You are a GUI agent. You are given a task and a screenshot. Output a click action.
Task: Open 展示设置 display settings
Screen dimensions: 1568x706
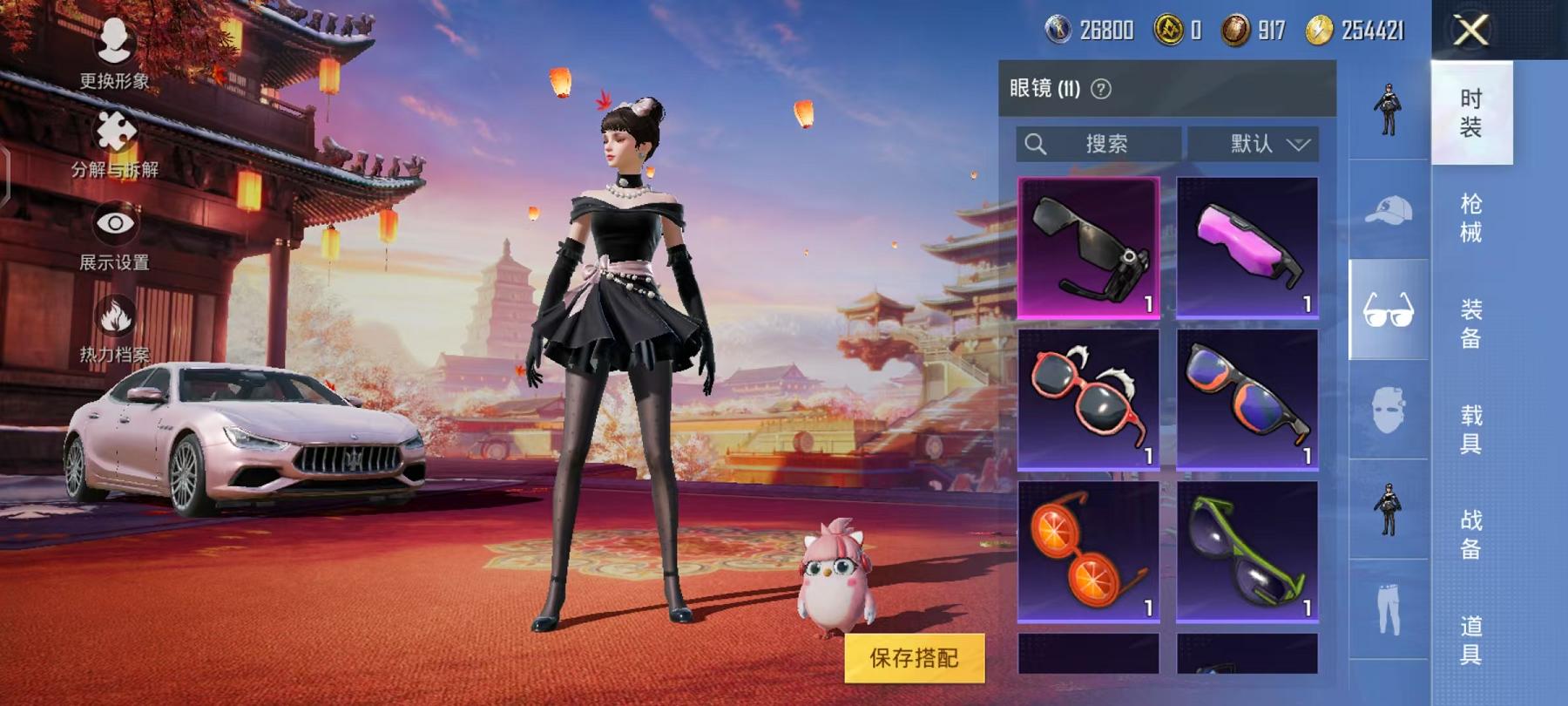click(114, 237)
